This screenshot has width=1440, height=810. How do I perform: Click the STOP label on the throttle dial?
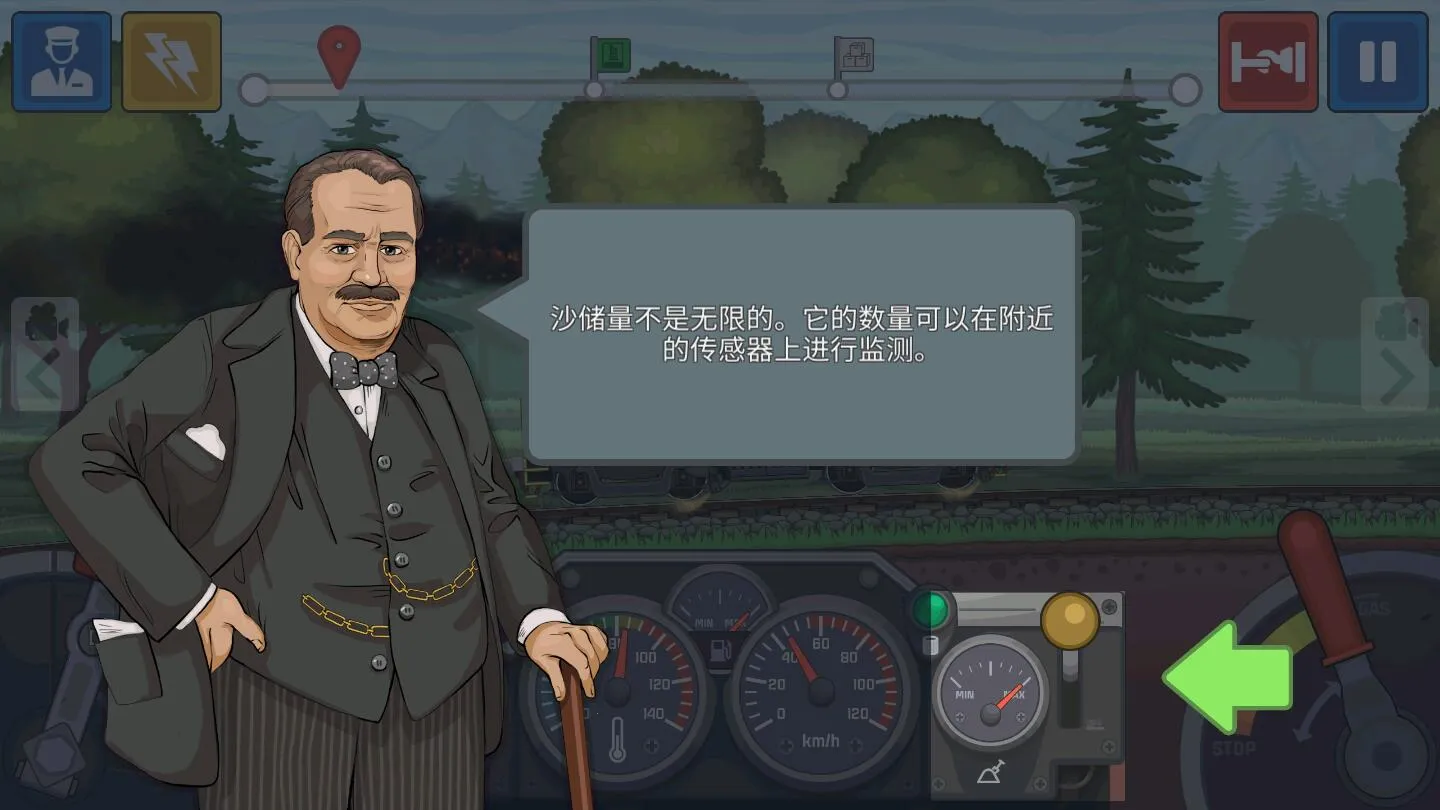(1234, 747)
